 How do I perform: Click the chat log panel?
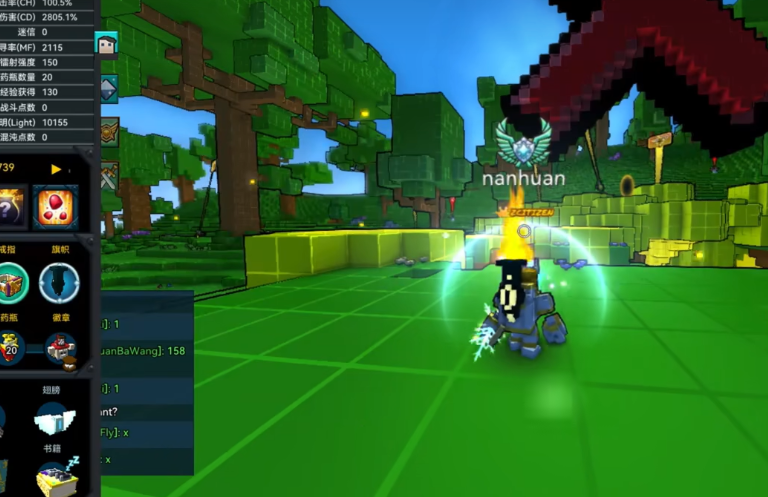click(145, 382)
